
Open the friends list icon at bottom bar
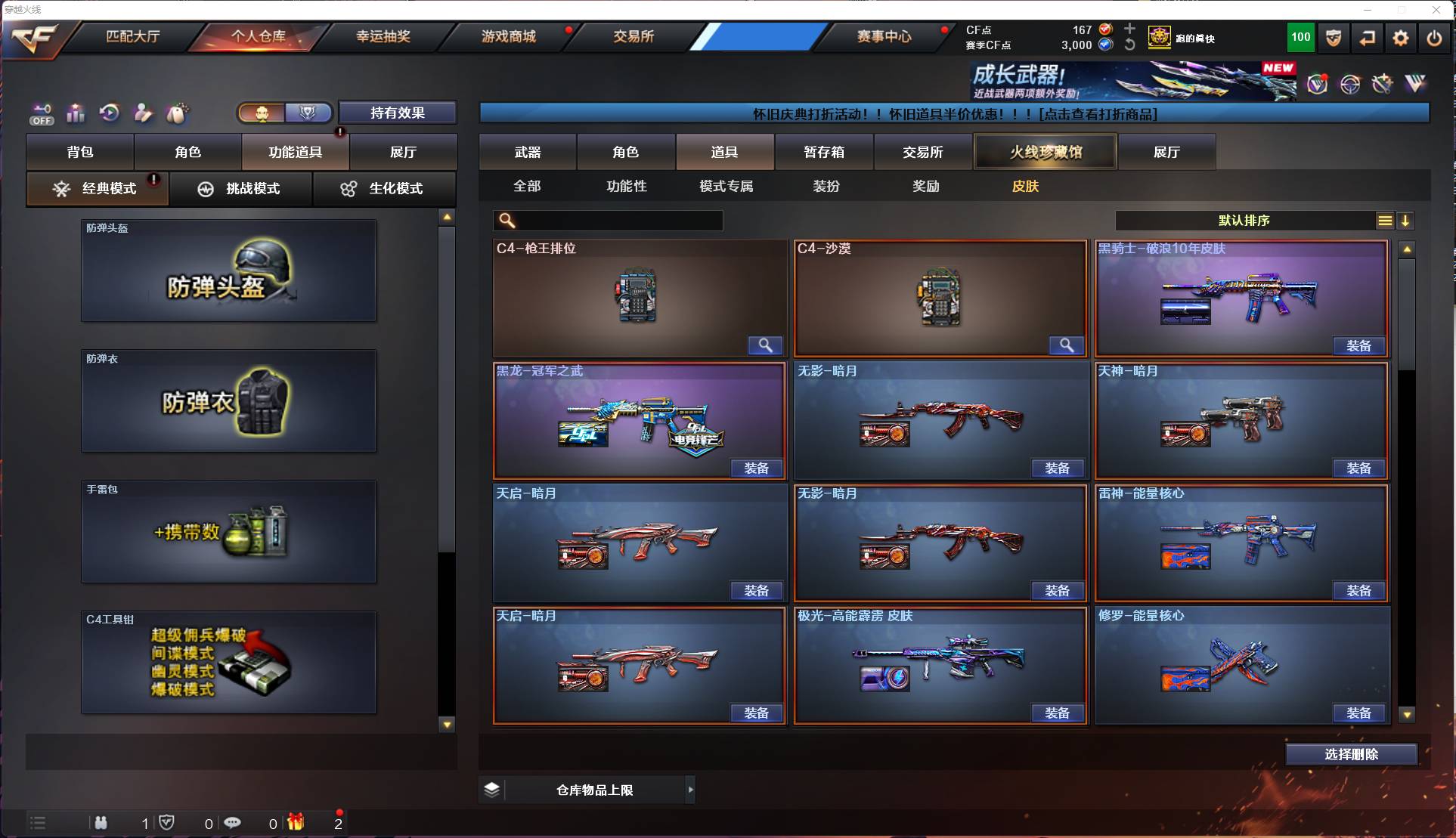tap(101, 824)
